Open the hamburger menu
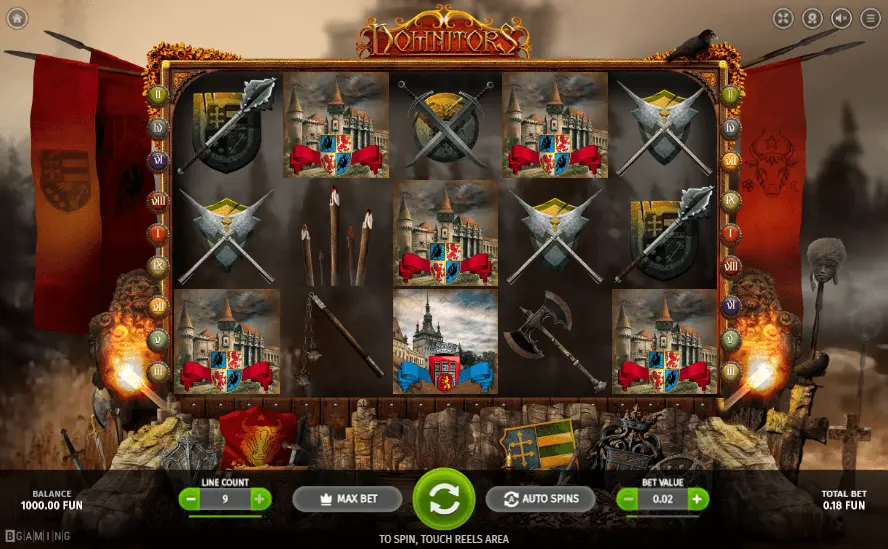 870,18
